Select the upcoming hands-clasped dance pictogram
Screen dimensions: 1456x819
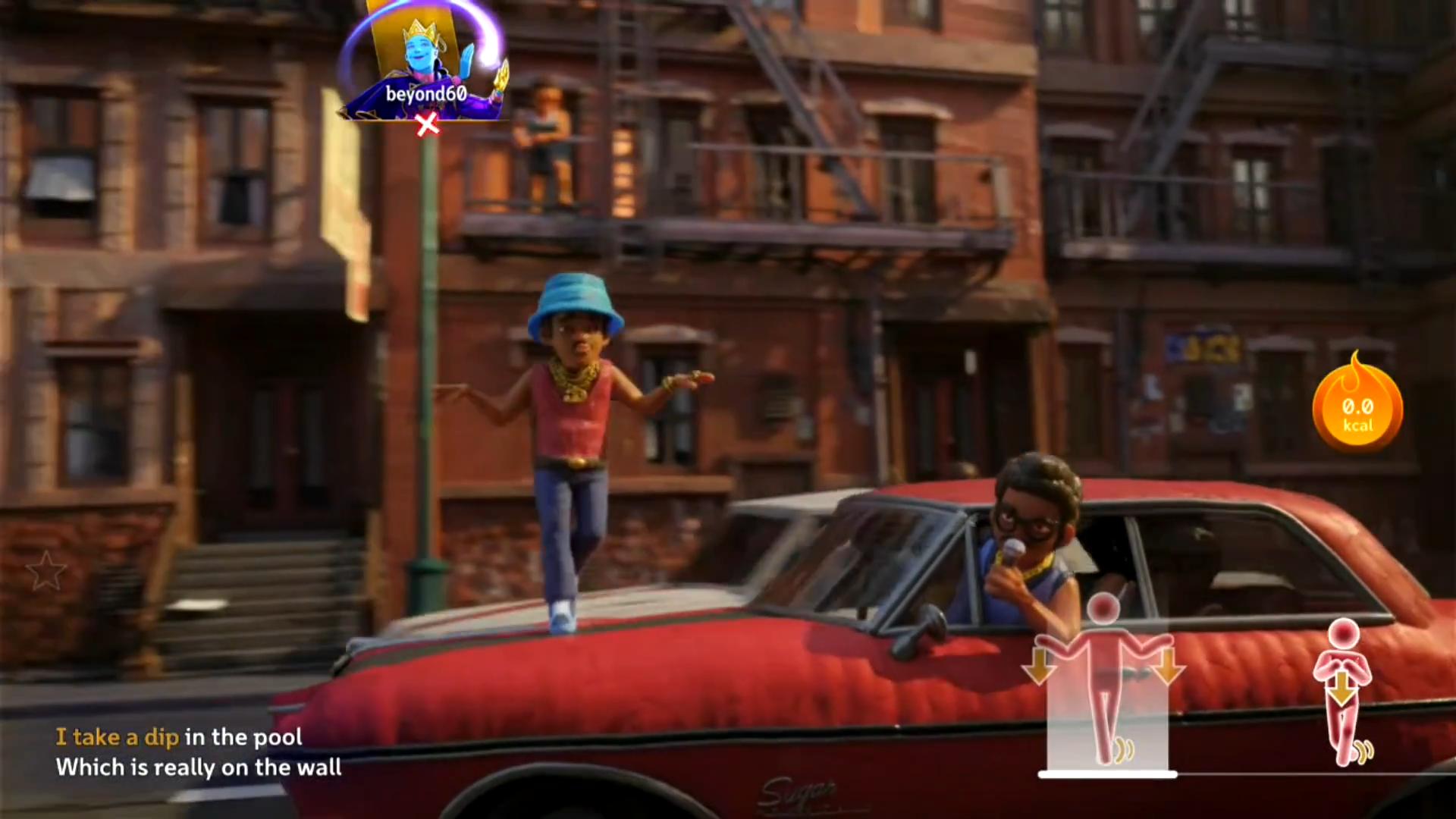click(1343, 690)
